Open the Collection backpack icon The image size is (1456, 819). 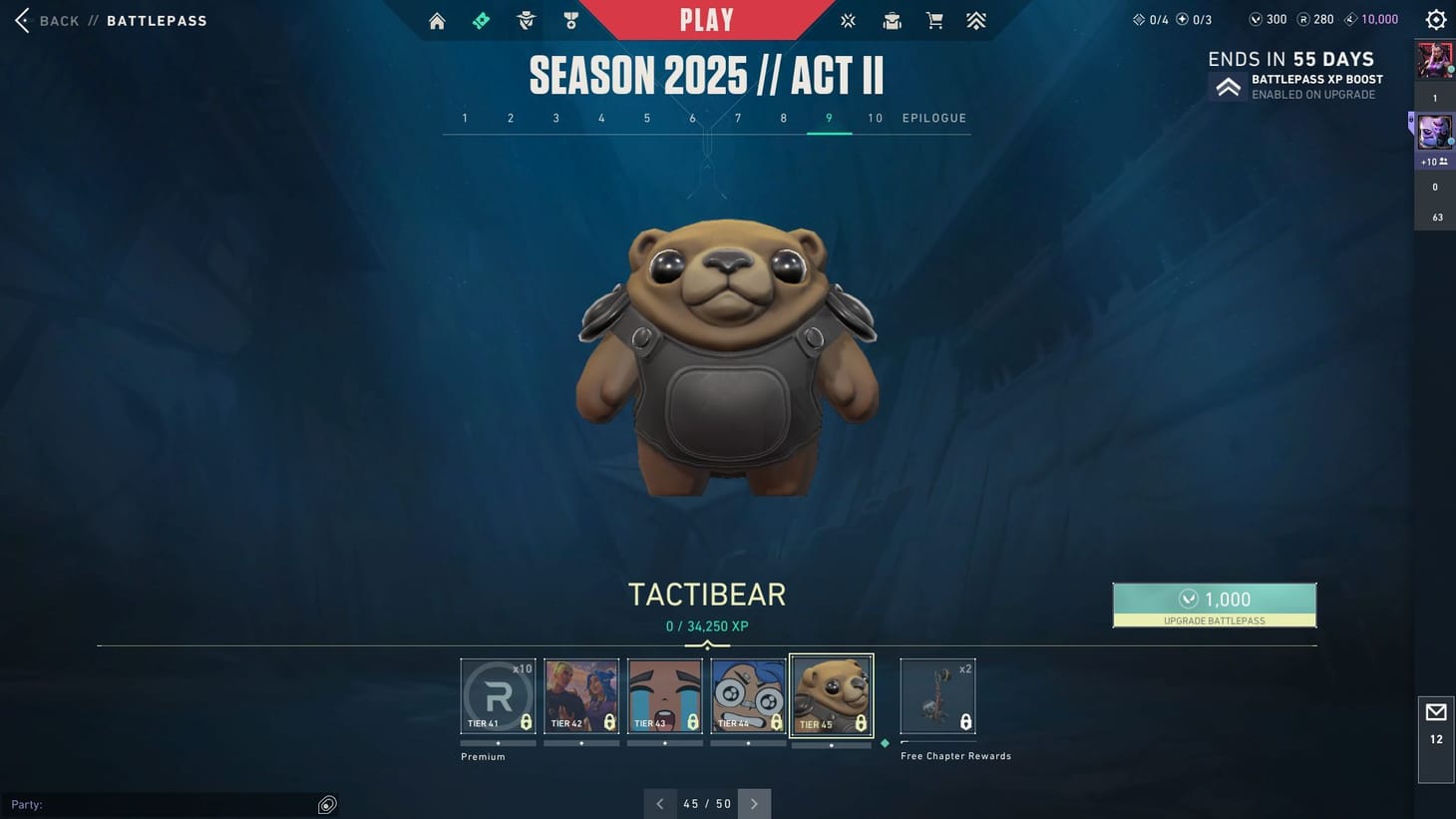[x=891, y=20]
